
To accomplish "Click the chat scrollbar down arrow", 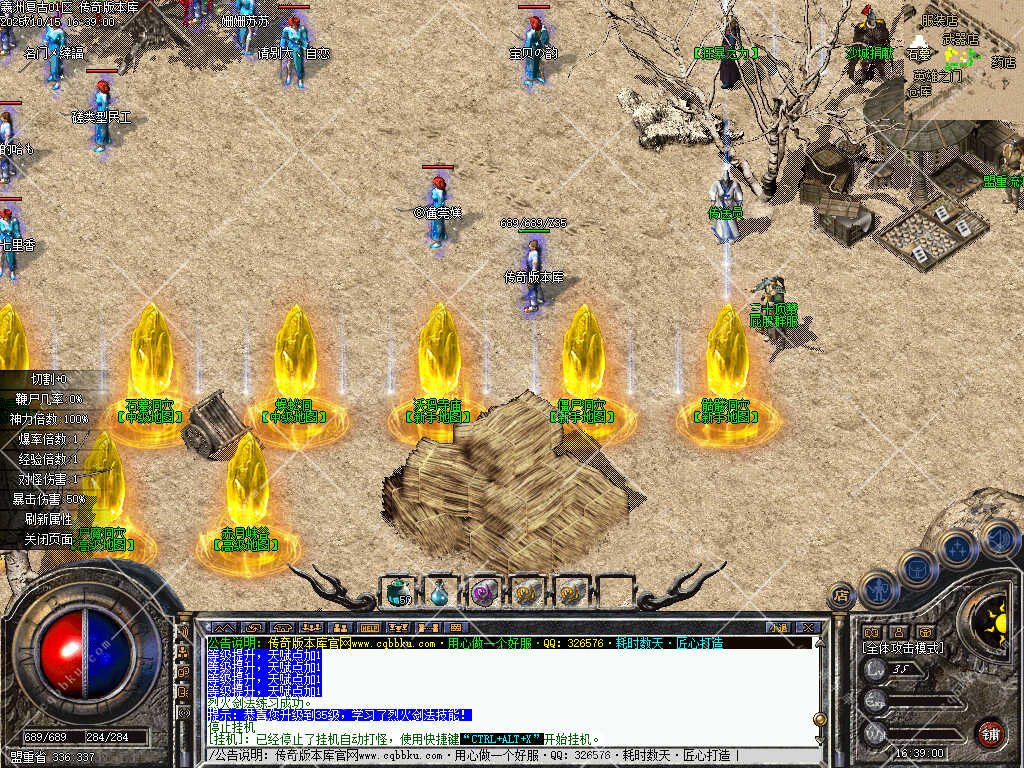I will click(x=820, y=737).
